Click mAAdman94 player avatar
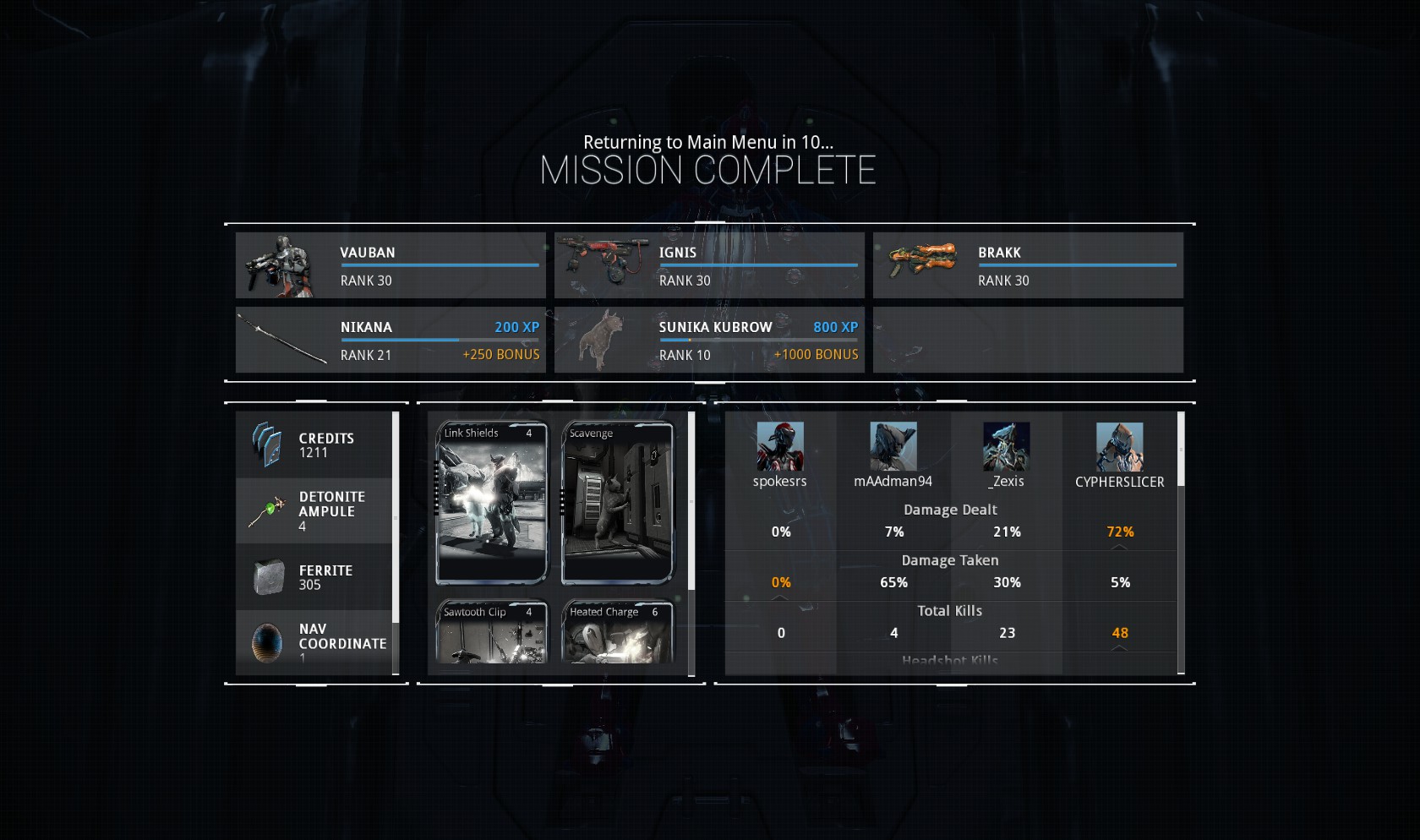This screenshot has height=840, width=1420. tap(893, 446)
